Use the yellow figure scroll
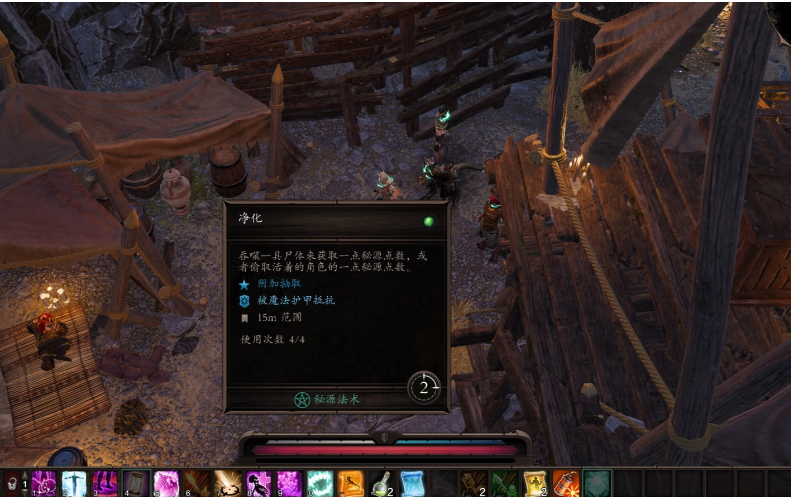791x497 pixels. 535,483
